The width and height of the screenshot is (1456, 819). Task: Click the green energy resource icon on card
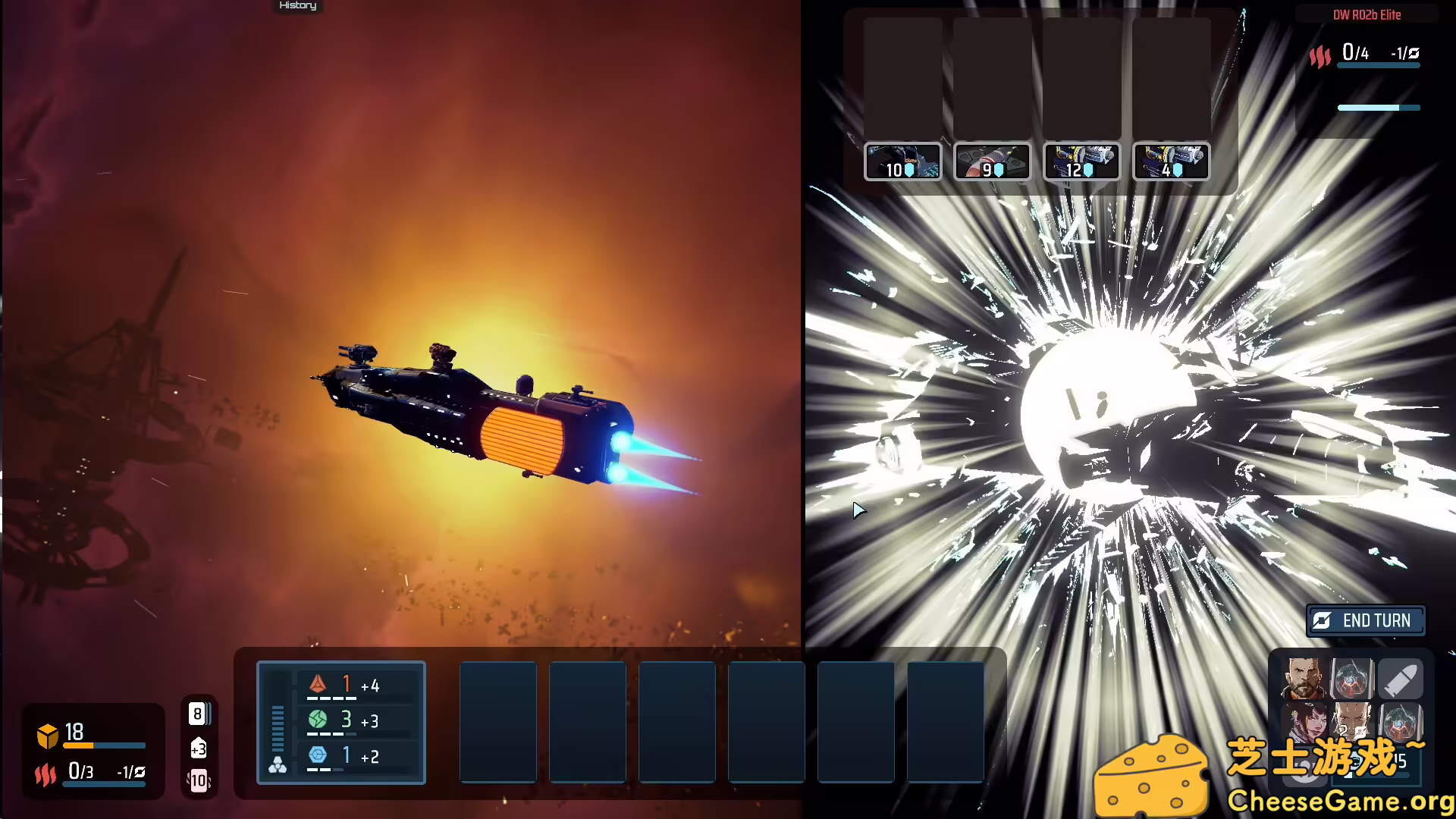tap(318, 720)
